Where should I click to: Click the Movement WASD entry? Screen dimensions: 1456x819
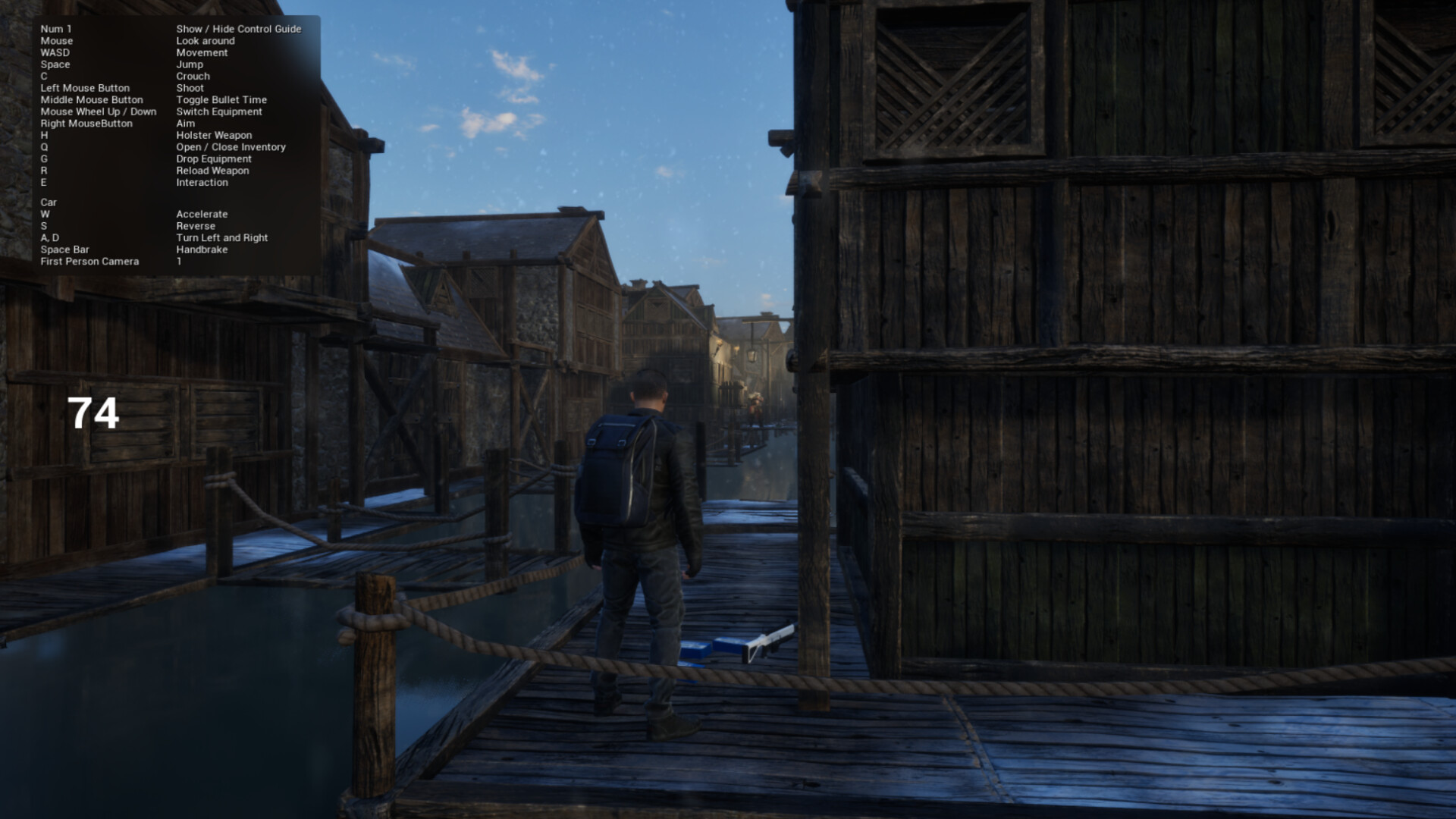[x=201, y=52]
